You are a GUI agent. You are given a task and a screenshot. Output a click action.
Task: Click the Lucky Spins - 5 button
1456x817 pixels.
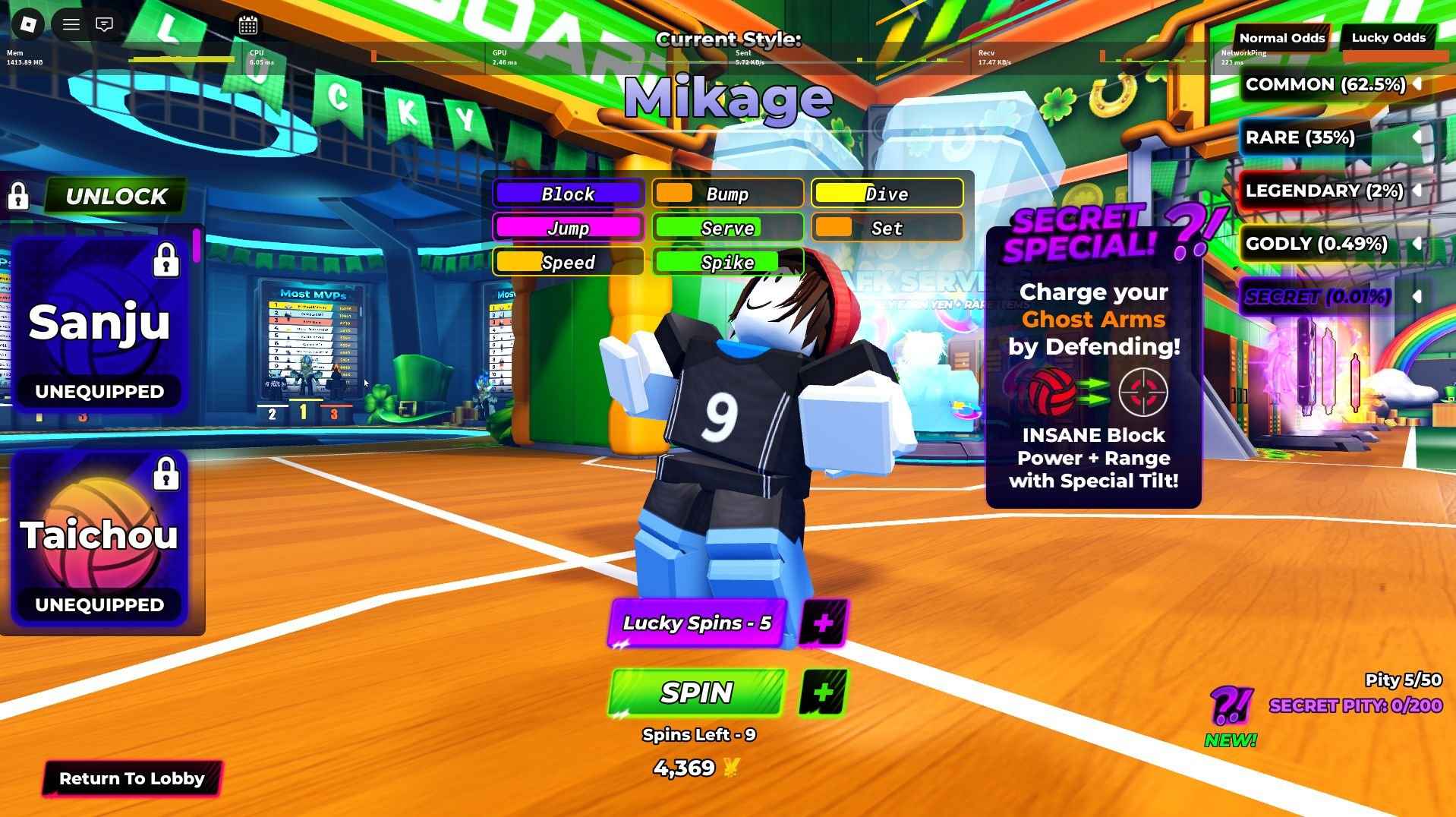[697, 623]
